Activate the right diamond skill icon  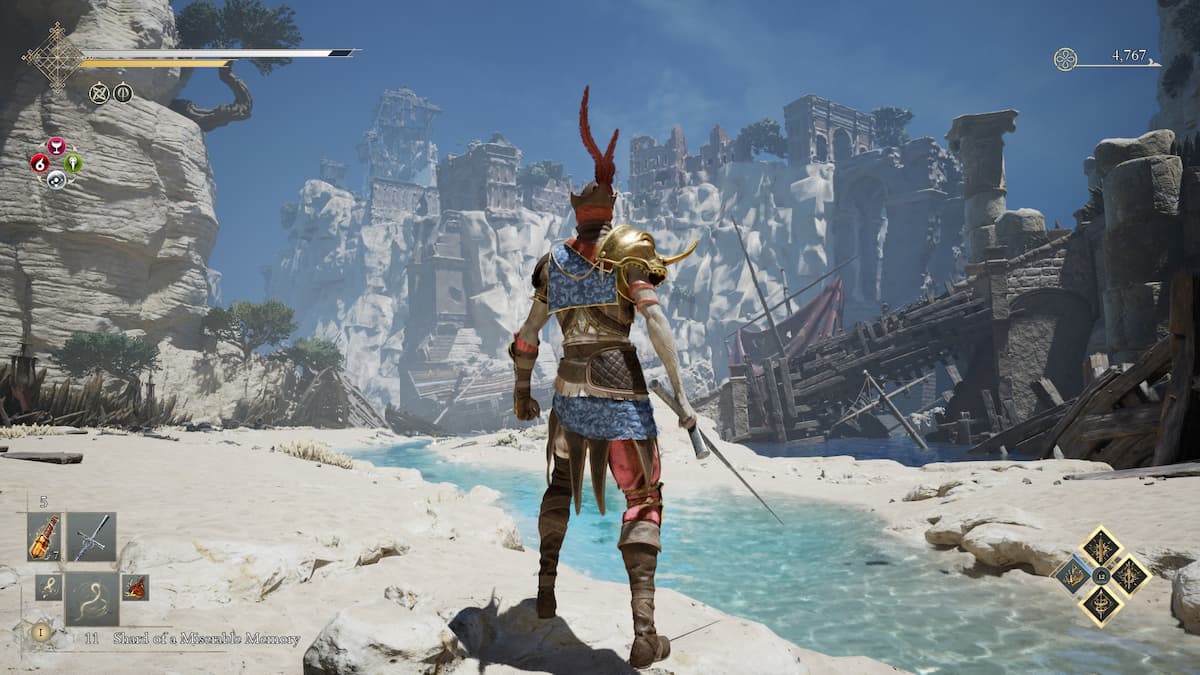[x=1131, y=576]
